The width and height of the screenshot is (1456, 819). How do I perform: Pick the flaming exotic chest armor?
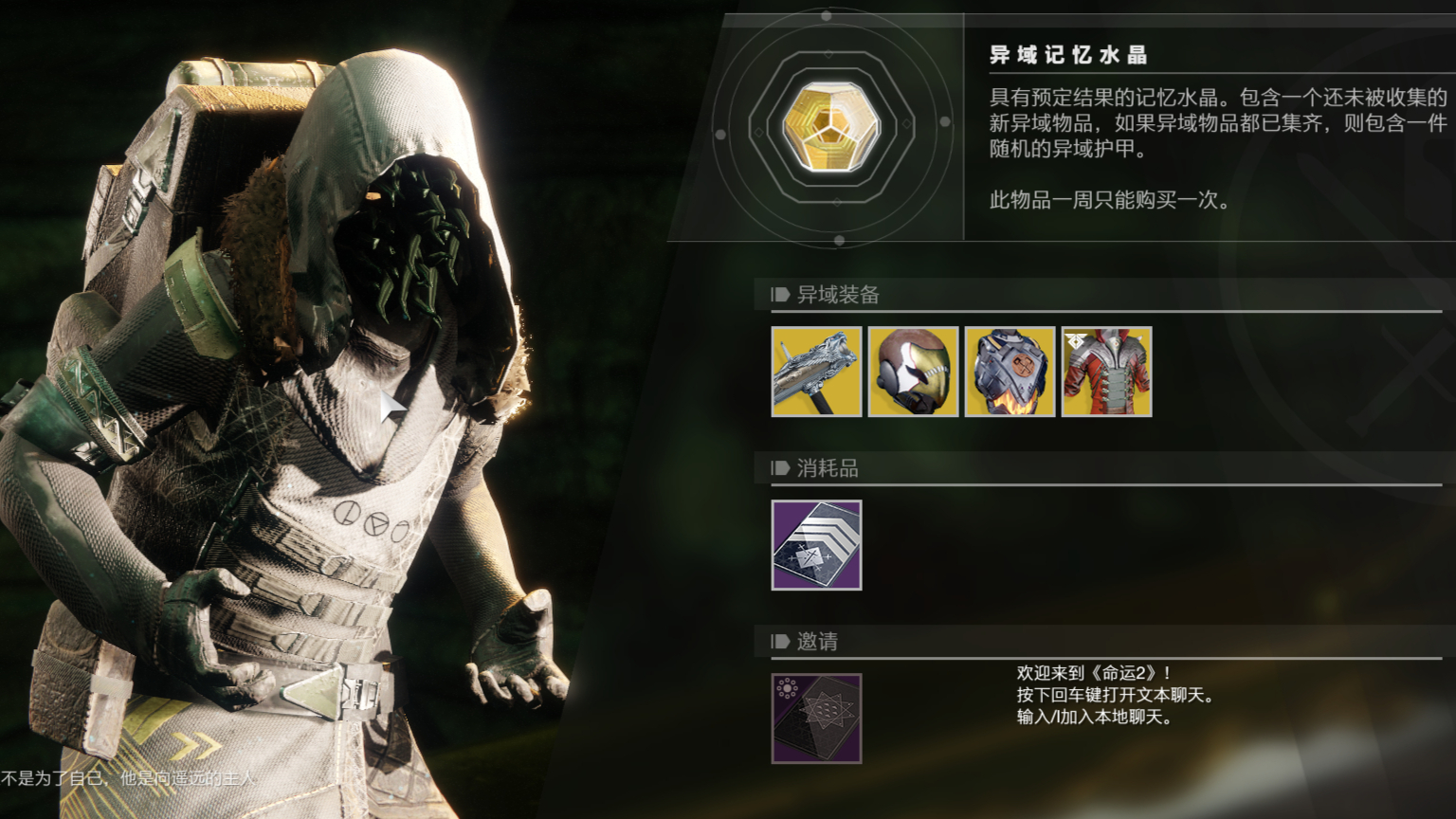(1010, 372)
